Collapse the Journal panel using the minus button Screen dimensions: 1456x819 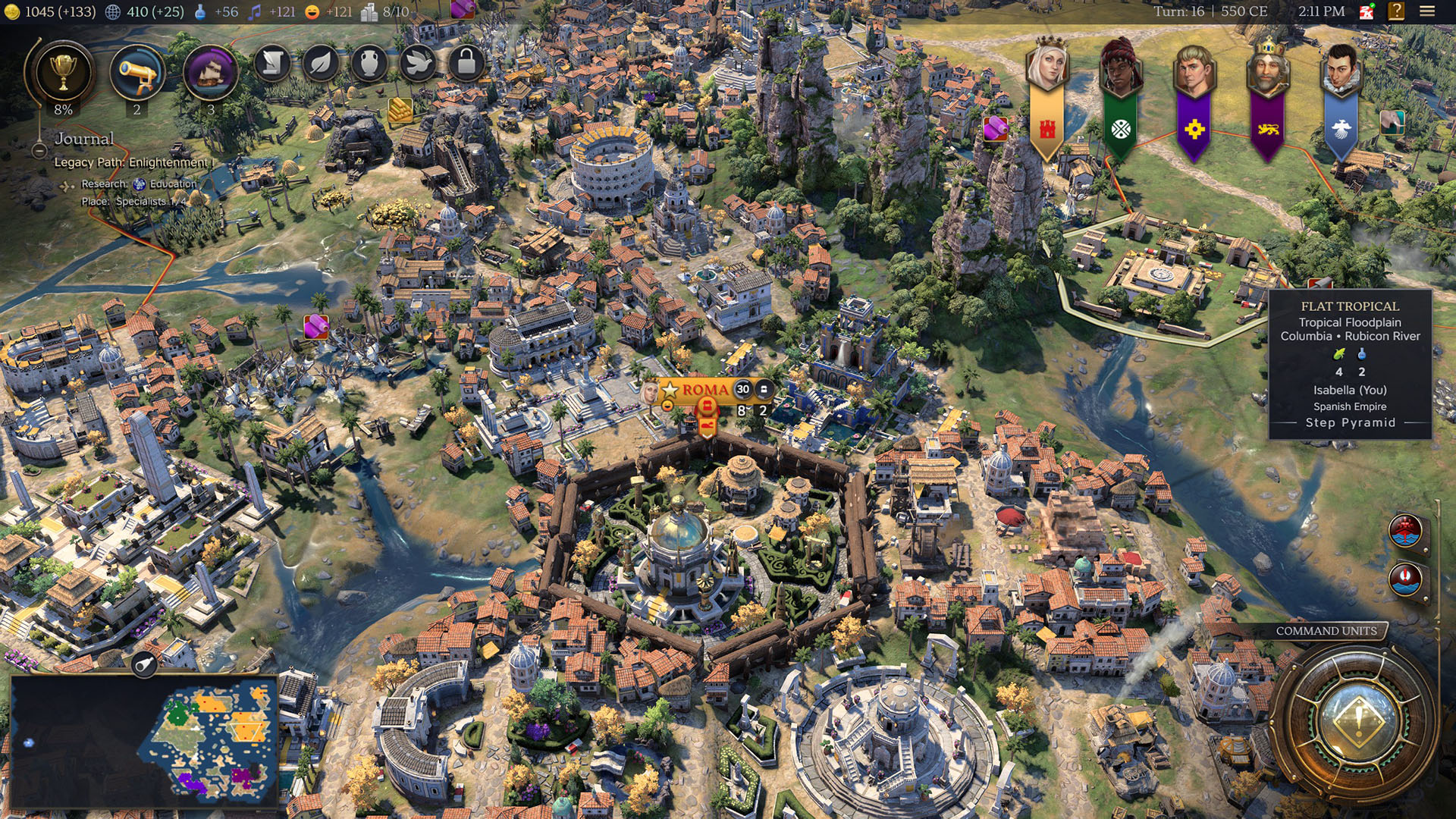39,152
